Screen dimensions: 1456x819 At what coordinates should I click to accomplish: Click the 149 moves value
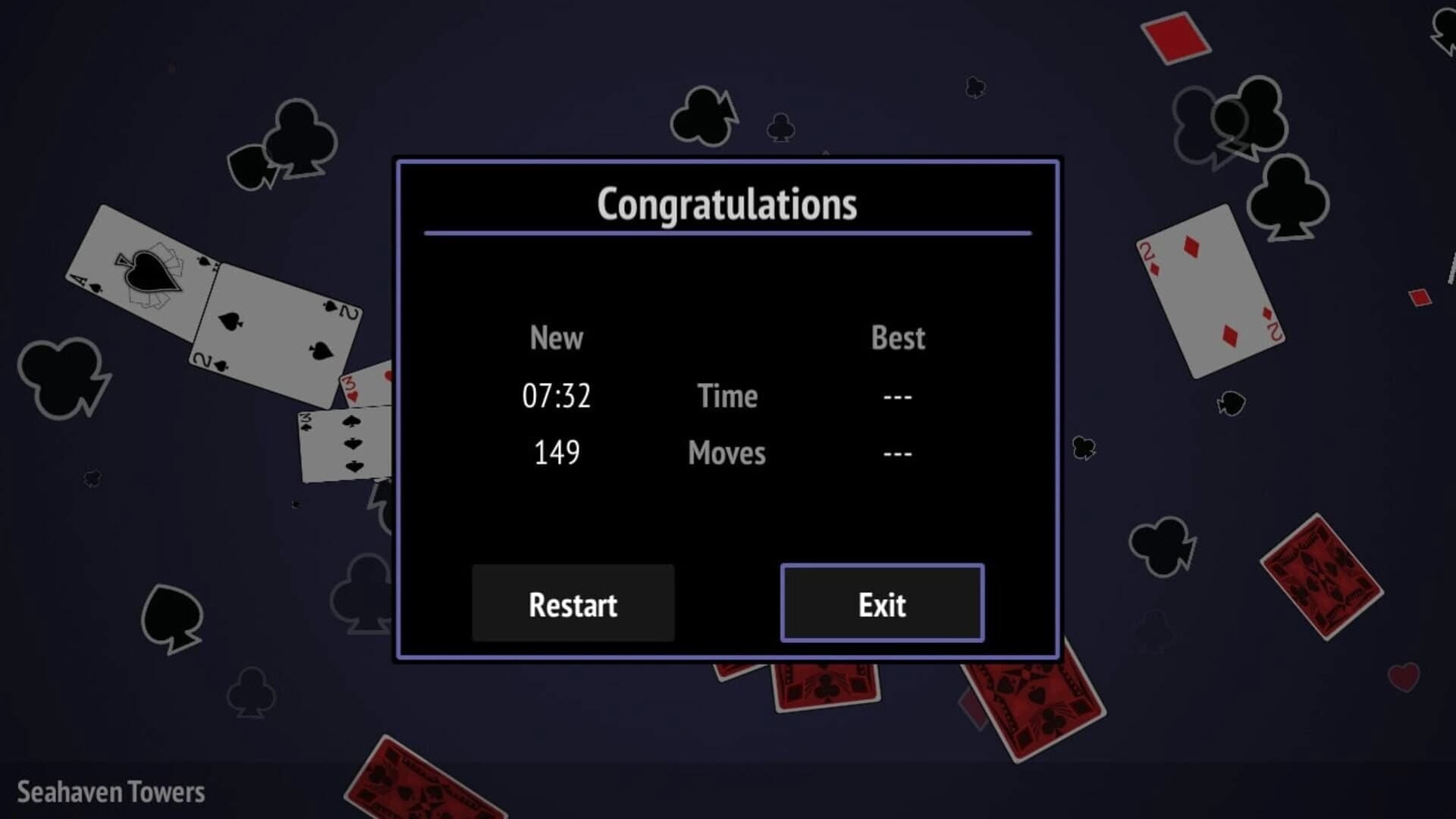[x=556, y=453]
